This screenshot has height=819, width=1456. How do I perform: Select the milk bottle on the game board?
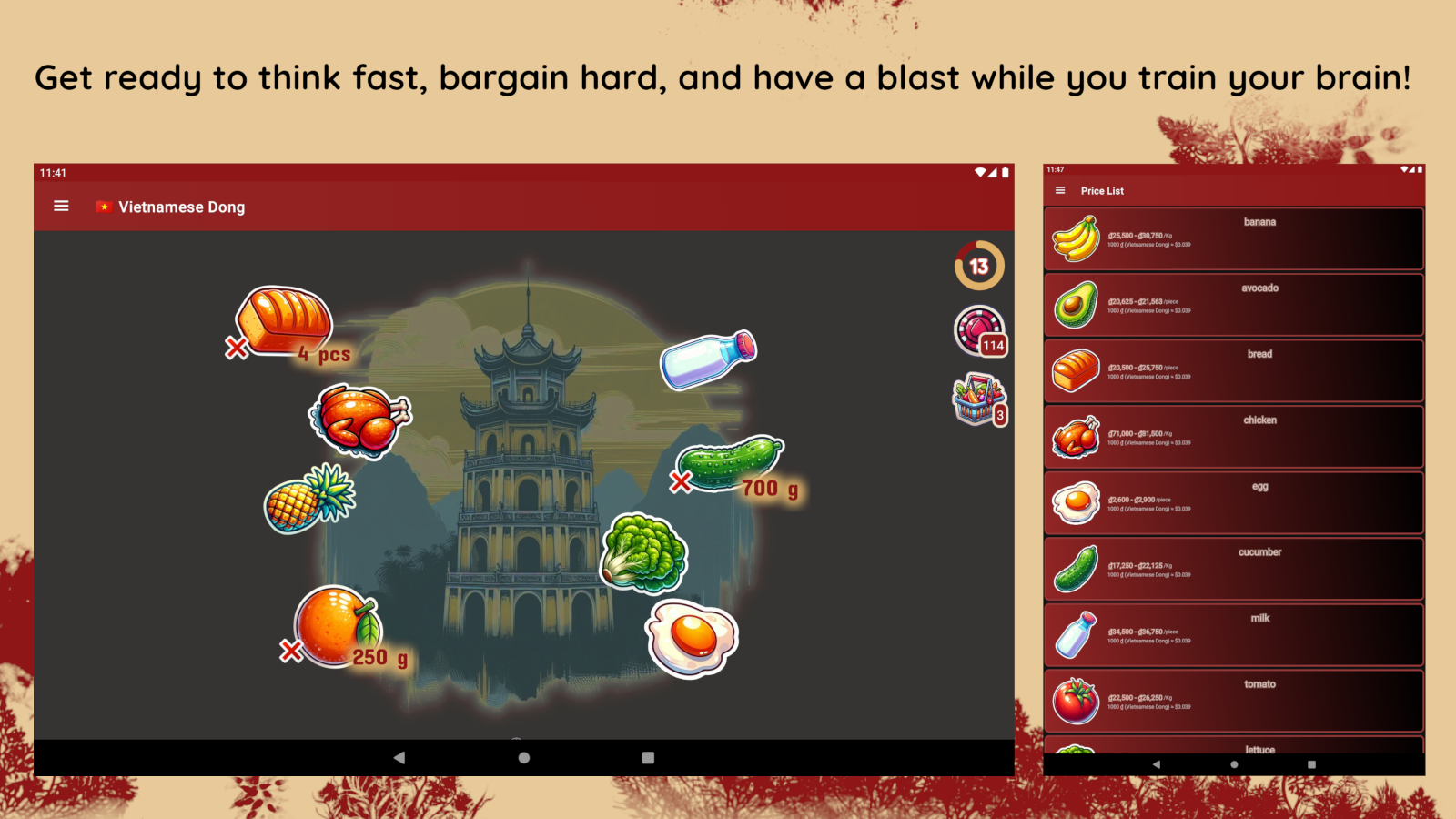point(708,359)
